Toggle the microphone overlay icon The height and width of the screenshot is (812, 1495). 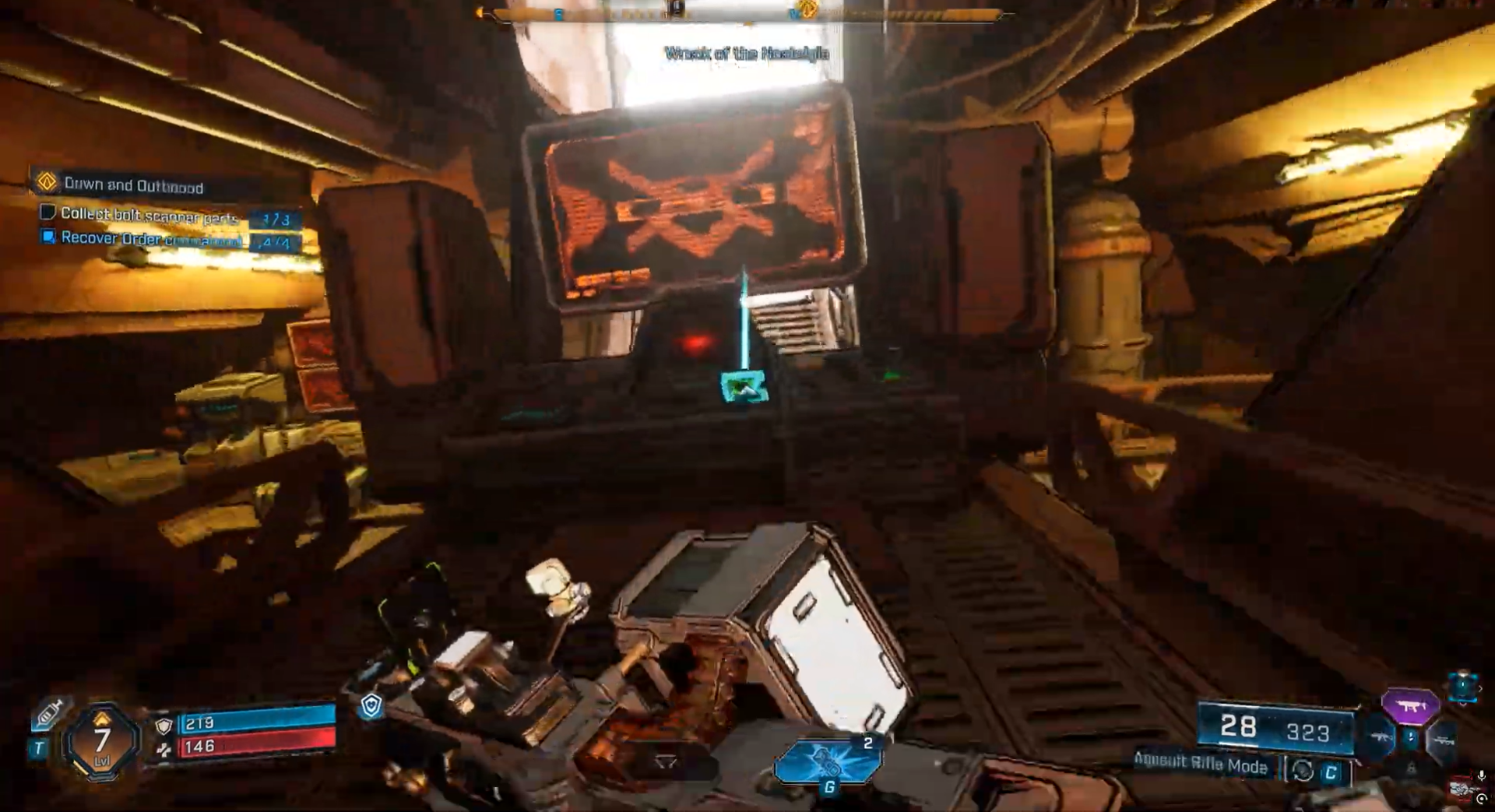click(1481, 776)
